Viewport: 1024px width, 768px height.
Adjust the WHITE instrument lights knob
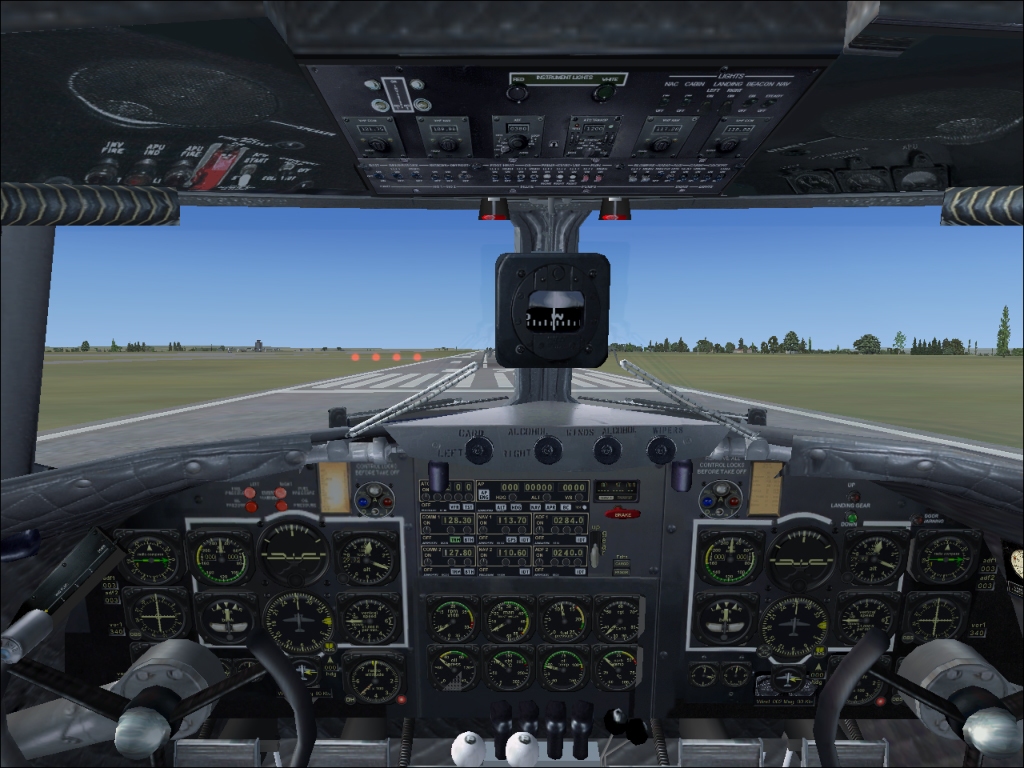coord(604,93)
